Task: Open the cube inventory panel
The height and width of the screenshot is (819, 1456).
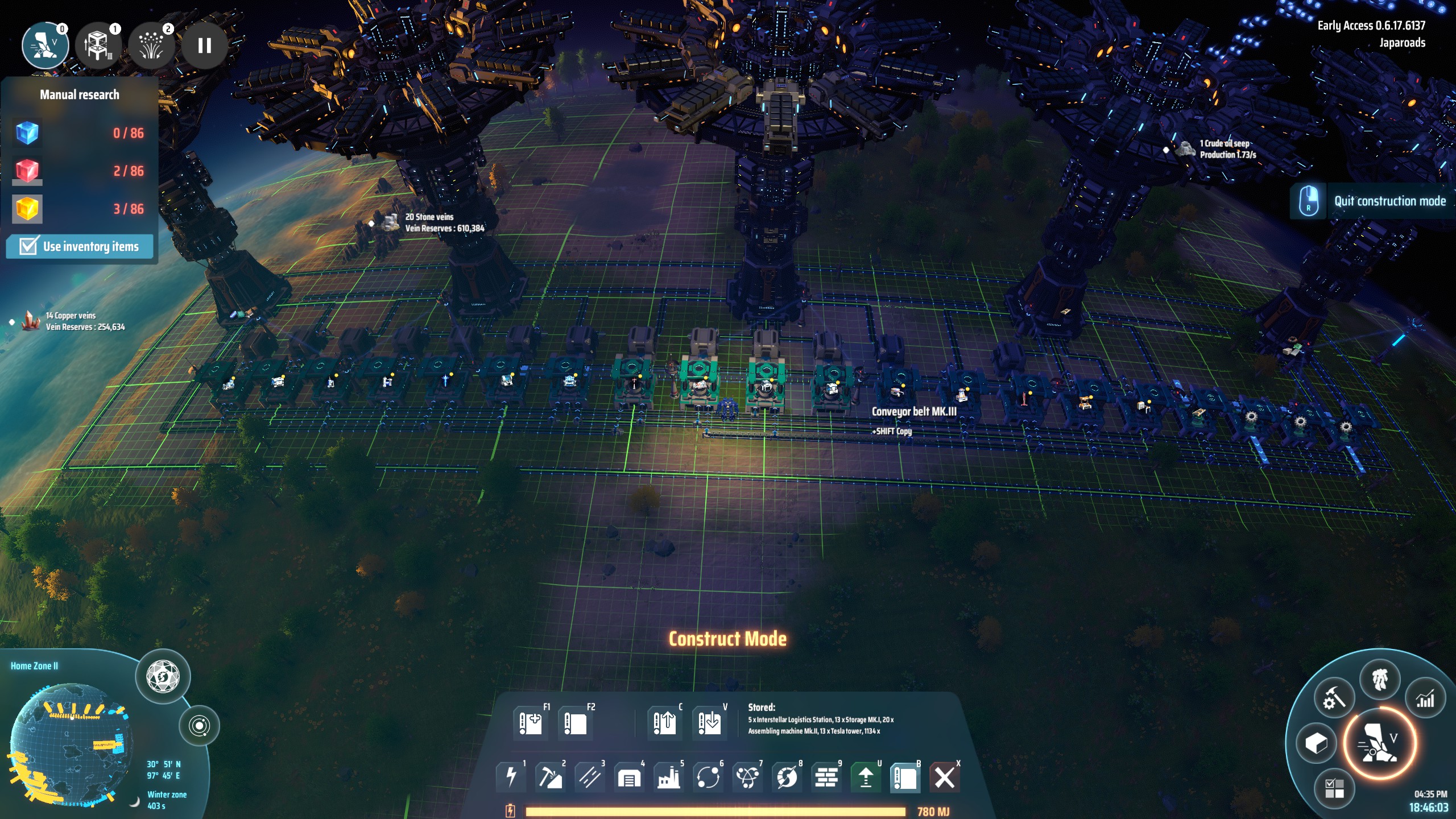Action: [x=1316, y=743]
